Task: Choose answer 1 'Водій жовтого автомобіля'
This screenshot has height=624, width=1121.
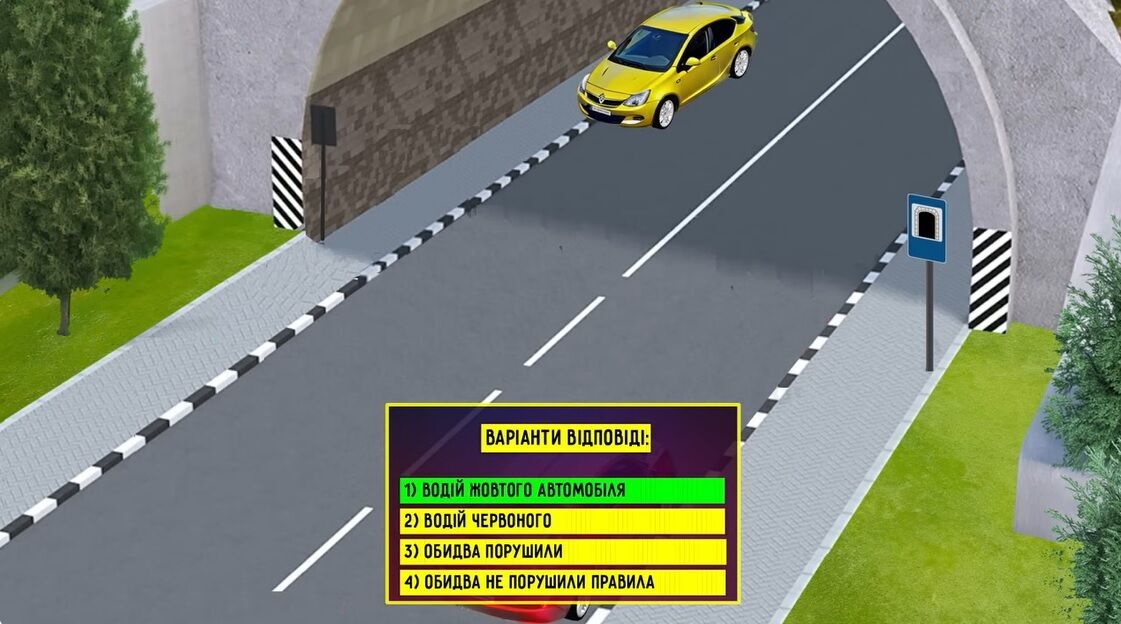Action: pyautogui.click(x=562, y=490)
